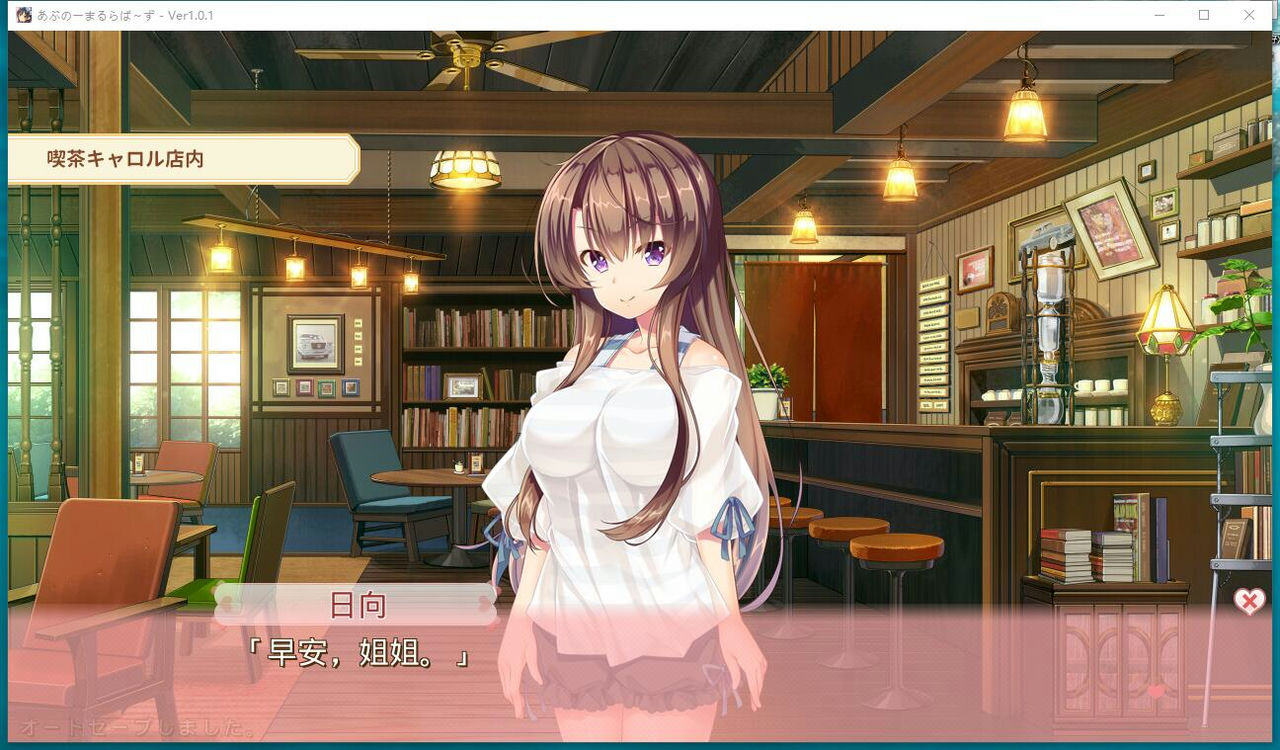Click the app icon on the title bar
1280x750 pixels.
[x=22, y=15]
